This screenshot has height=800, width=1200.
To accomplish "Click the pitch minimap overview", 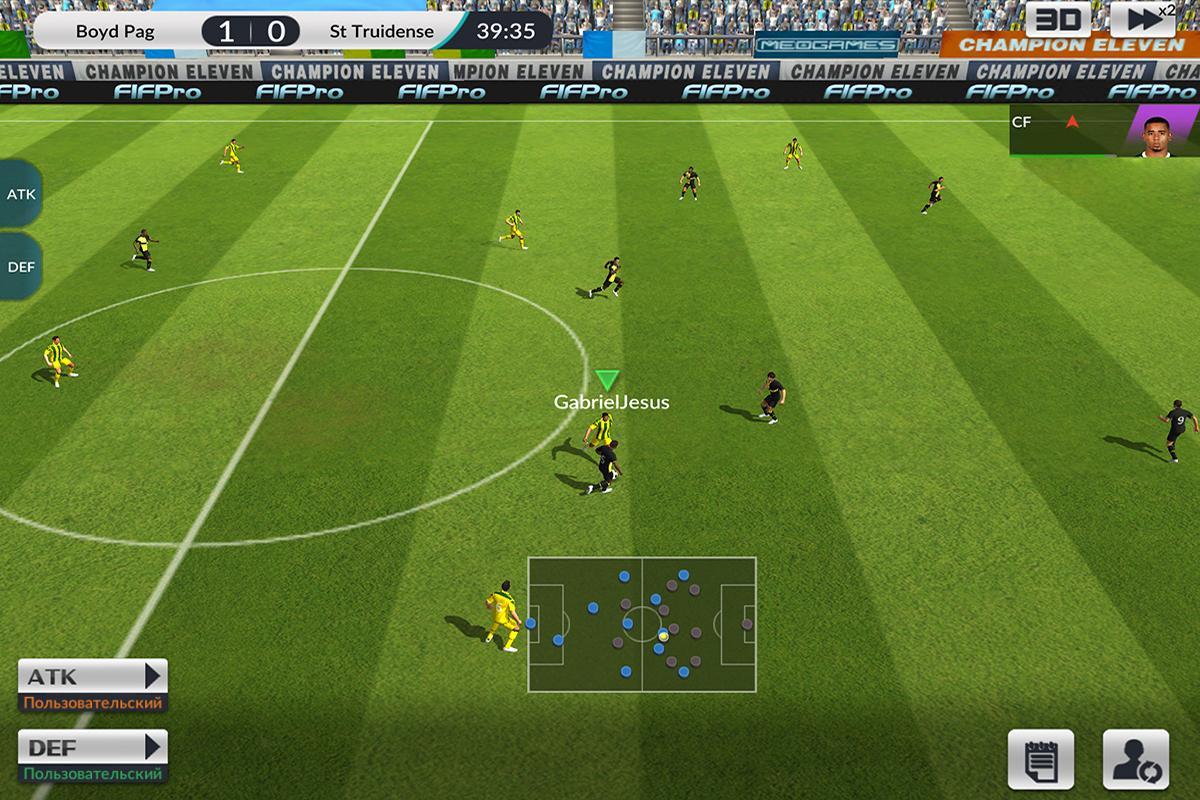I will tap(642, 624).
